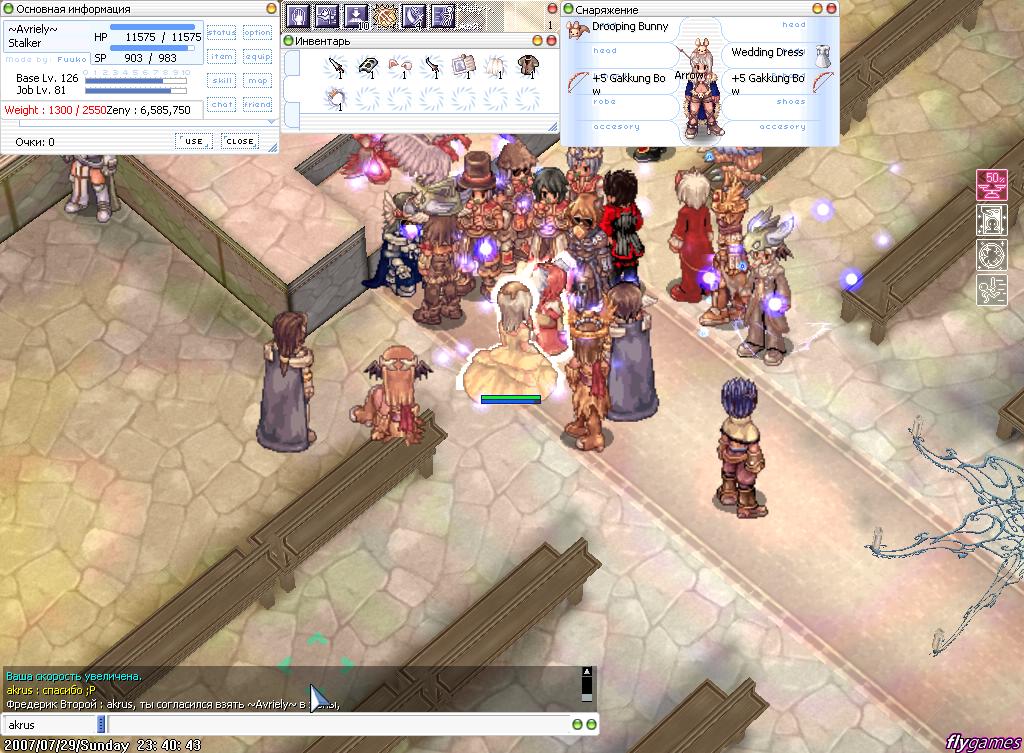Click the whisper target name field

coord(50,724)
